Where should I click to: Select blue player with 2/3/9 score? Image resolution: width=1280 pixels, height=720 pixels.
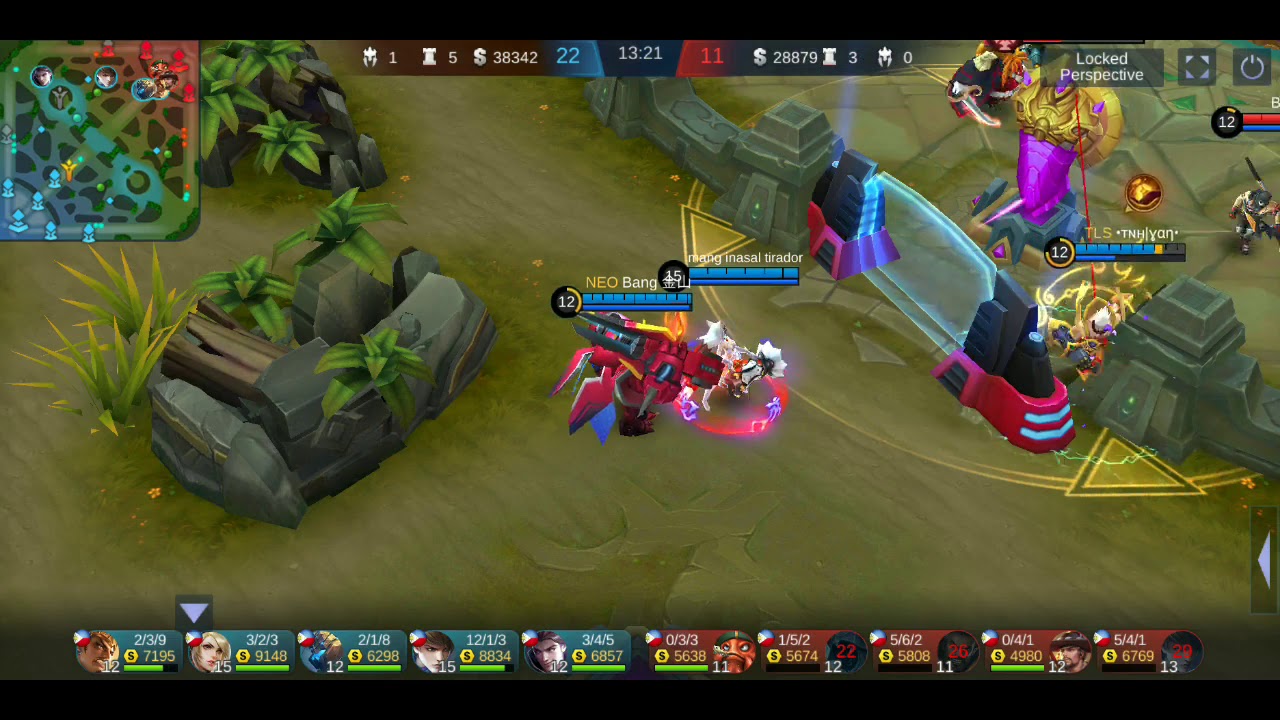130,651
